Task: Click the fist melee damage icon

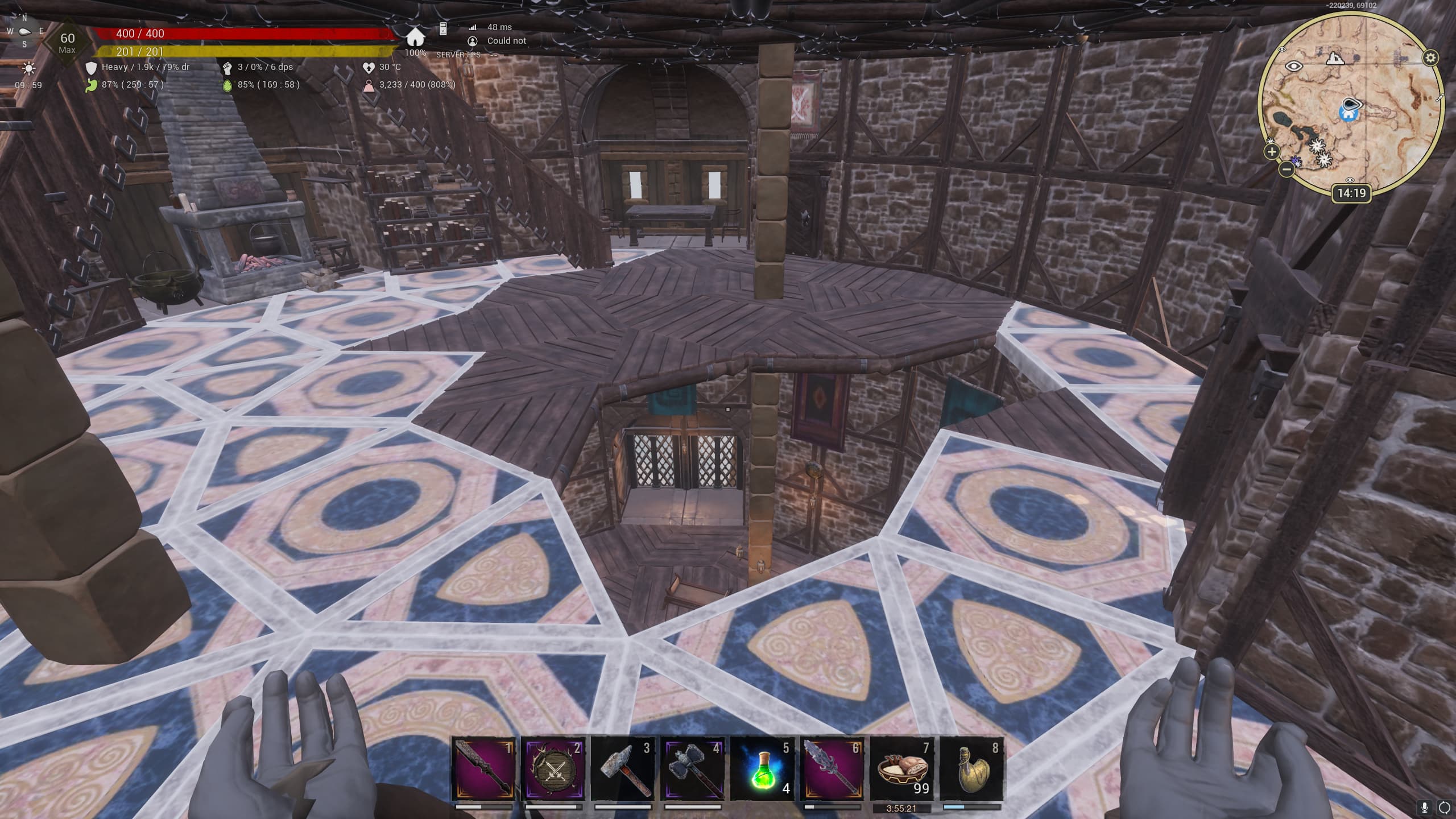Action: coord(228,68)
